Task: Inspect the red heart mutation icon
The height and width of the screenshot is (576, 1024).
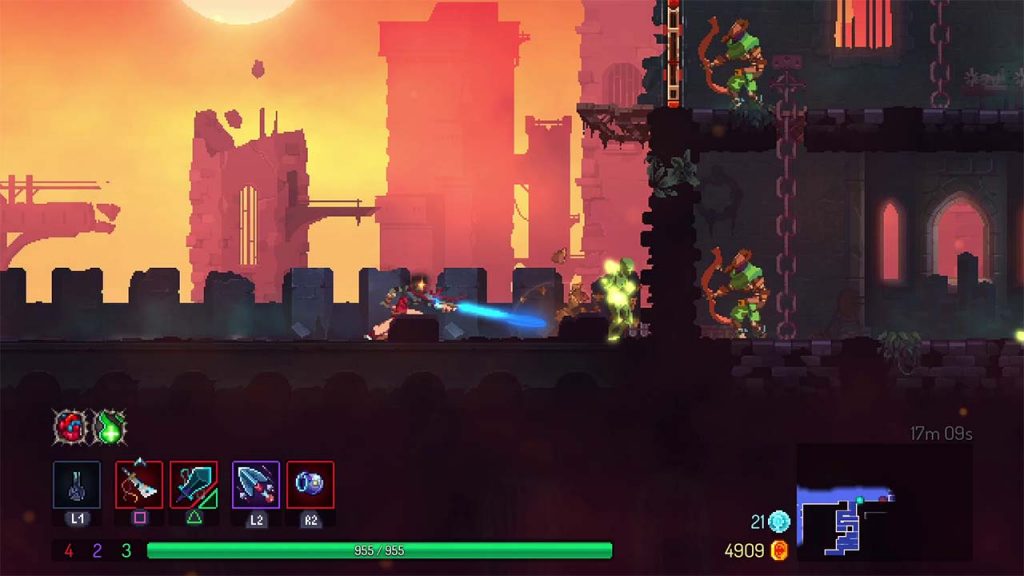Action: tap(71, 427)
